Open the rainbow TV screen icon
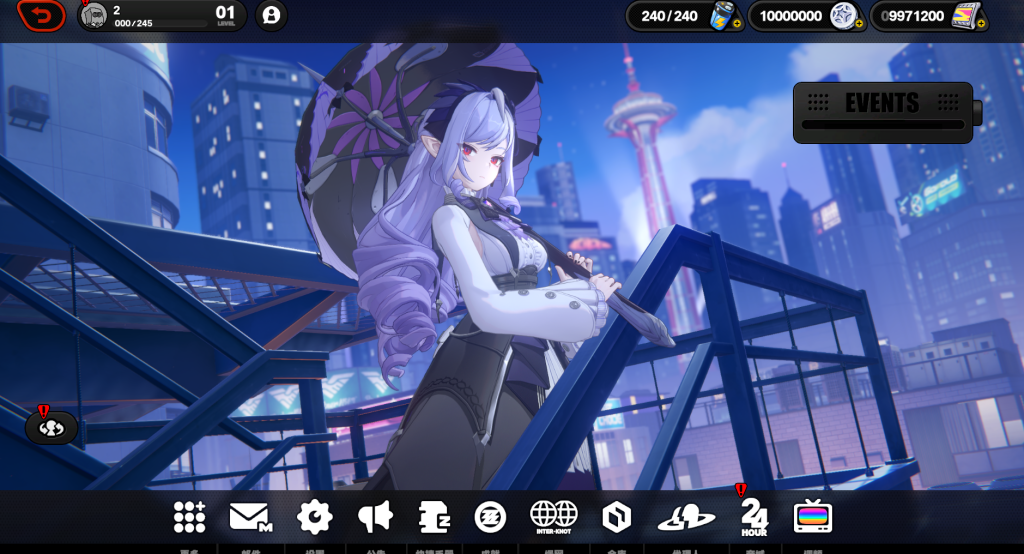This screenshot has height=554, width=1024. click(813, 516)
